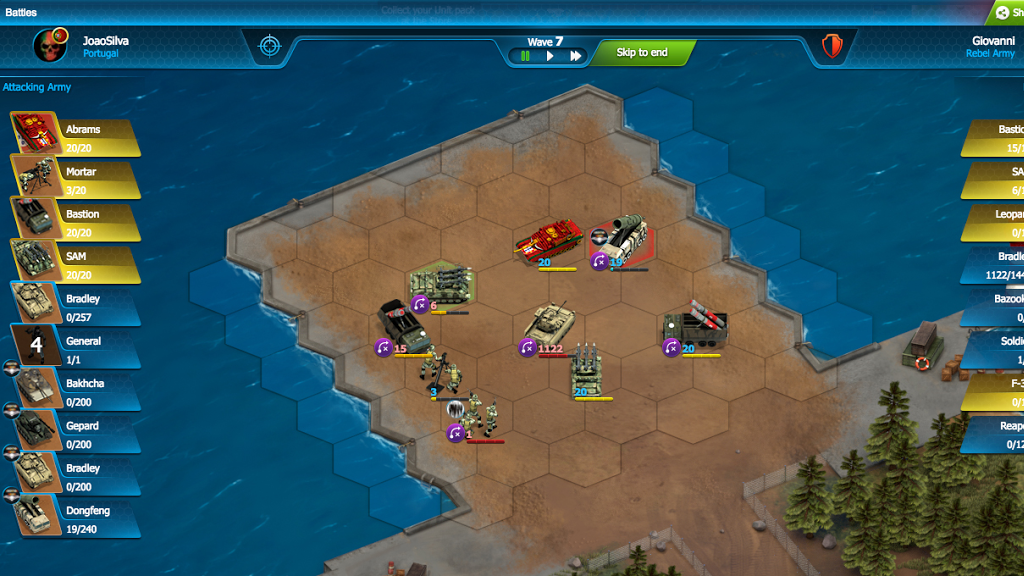Open JoaoSilva's skull avatar
Image resolution: width=1024 pixels, height=576 pixels.
tap(50, 46)
